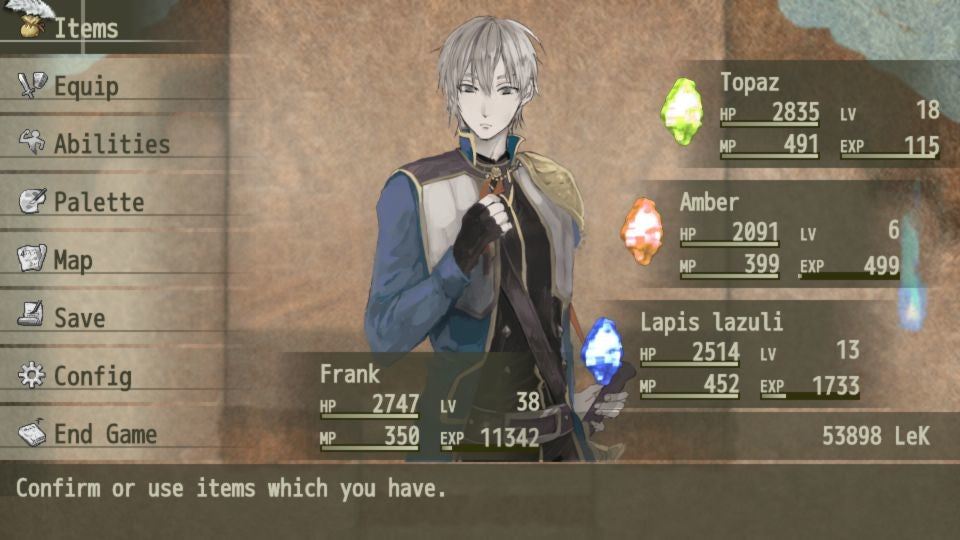Image resolution: width=960 pixels, height=540 pixels.
Task: Open the Map entry
Action: (x=72, y=260)
